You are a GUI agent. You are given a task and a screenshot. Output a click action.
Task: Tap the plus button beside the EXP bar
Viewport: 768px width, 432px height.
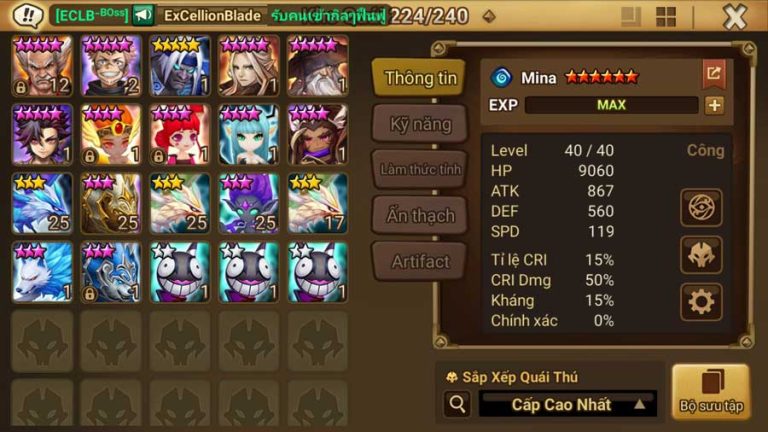tap(714, 105)
